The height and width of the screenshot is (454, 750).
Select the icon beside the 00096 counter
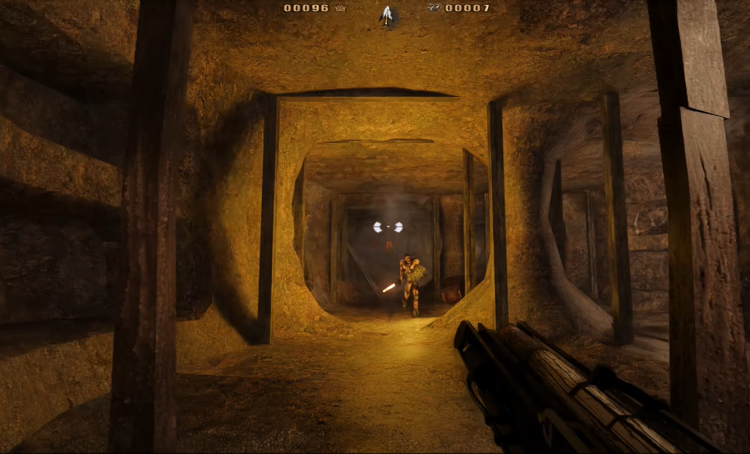(x=340, y=8)
